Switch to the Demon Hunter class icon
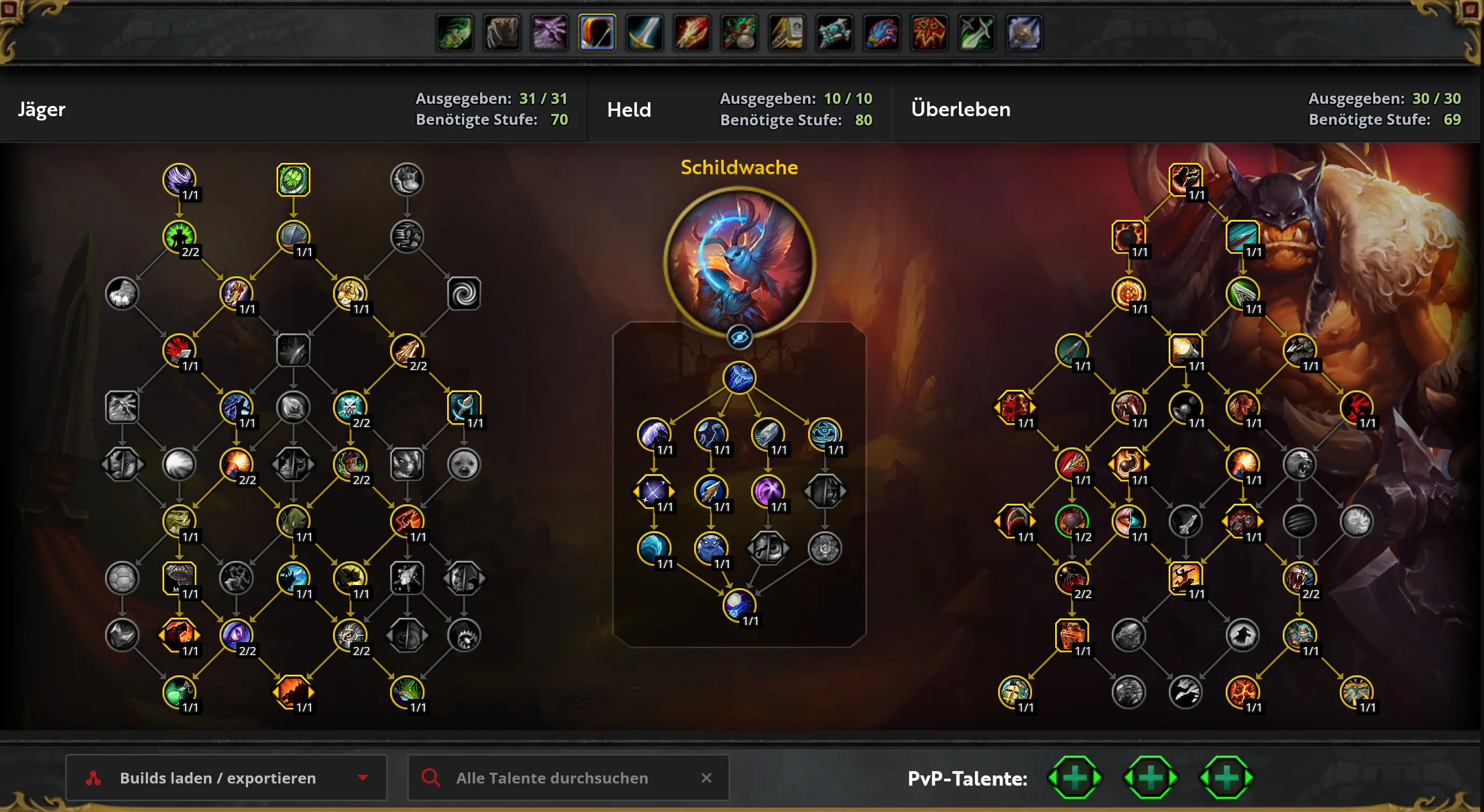This screenshot has height=812, width=1484. click(455, 33)
